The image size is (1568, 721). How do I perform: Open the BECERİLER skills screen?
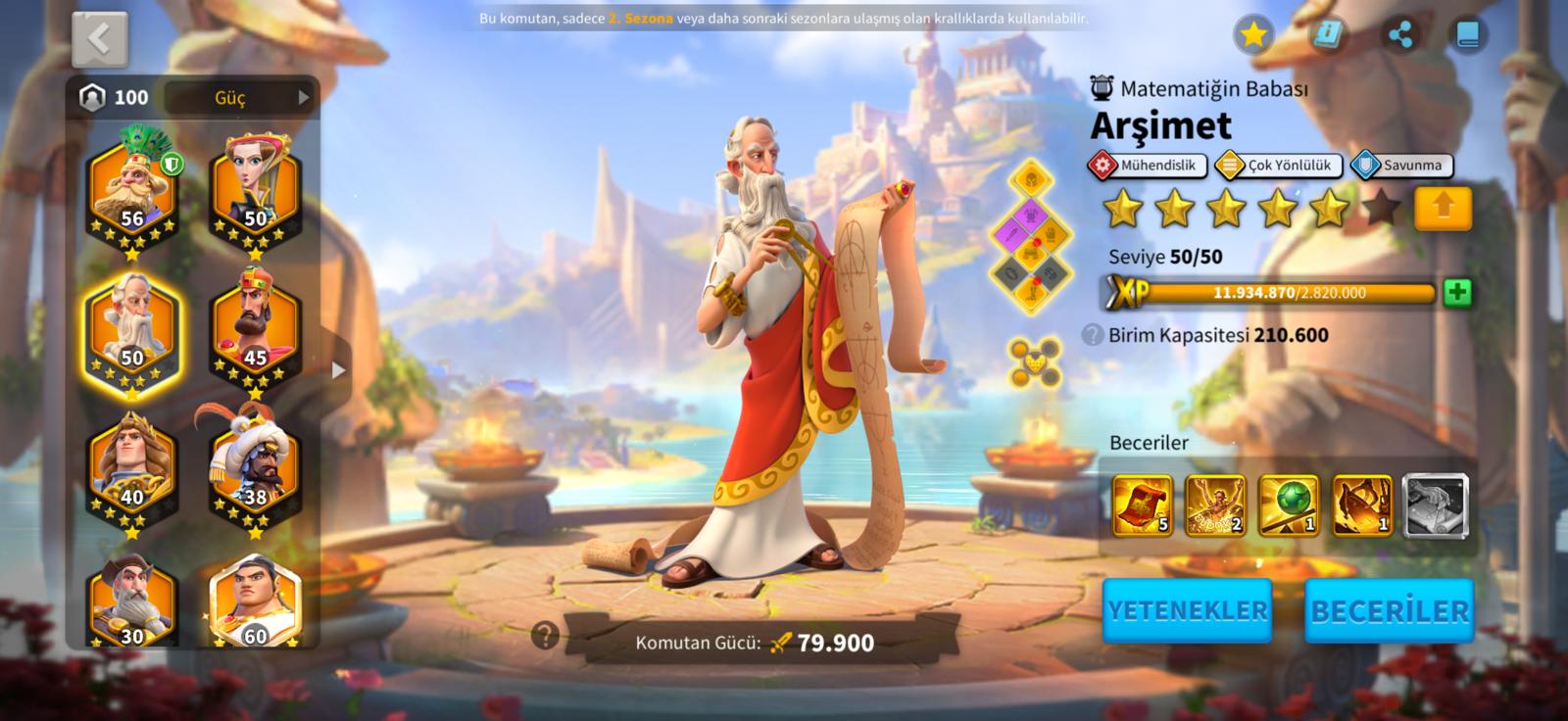(x=1390, y=610)
